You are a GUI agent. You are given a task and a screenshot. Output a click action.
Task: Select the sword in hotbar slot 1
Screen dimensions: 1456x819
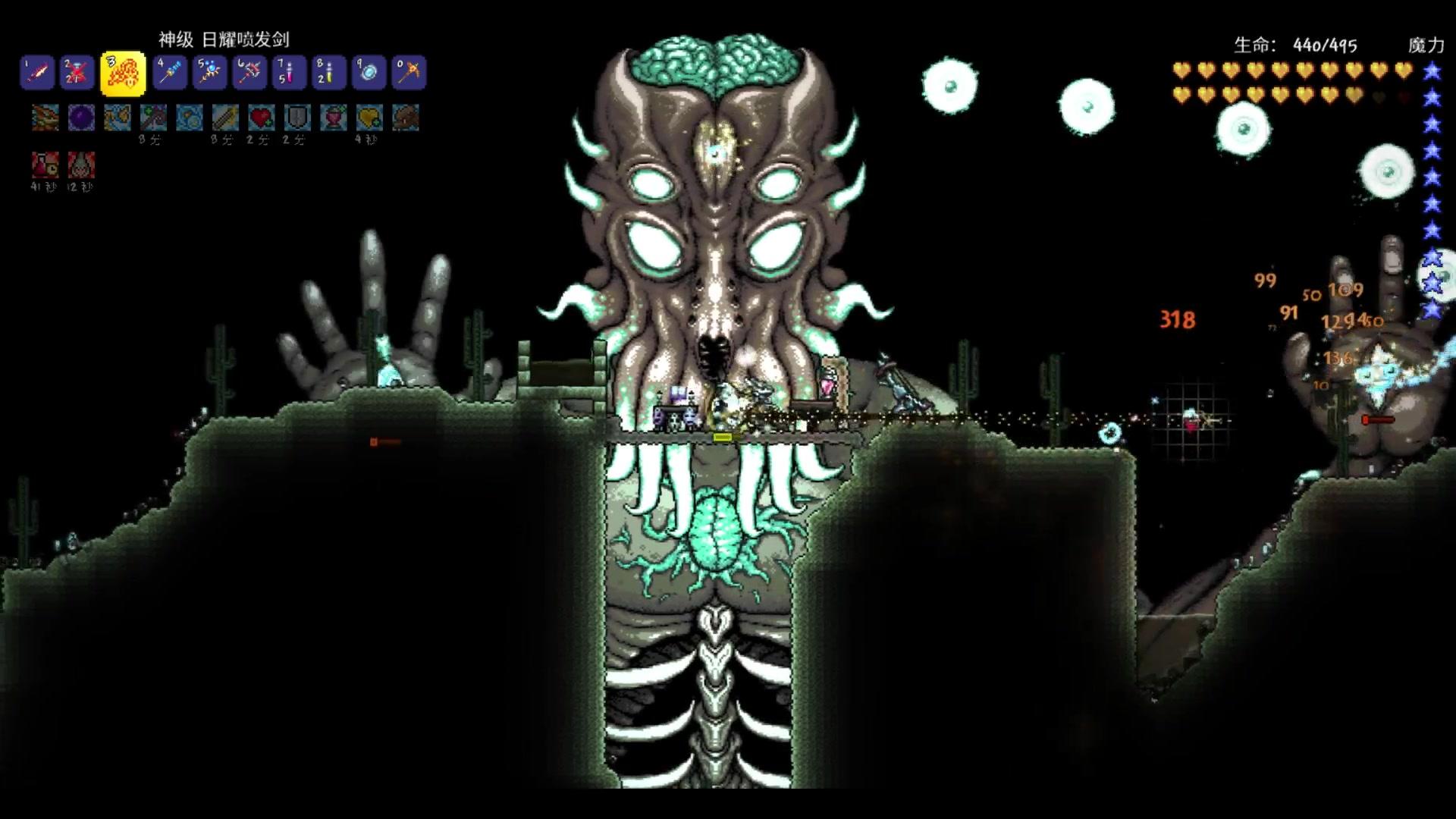click(x=36, y=74)
